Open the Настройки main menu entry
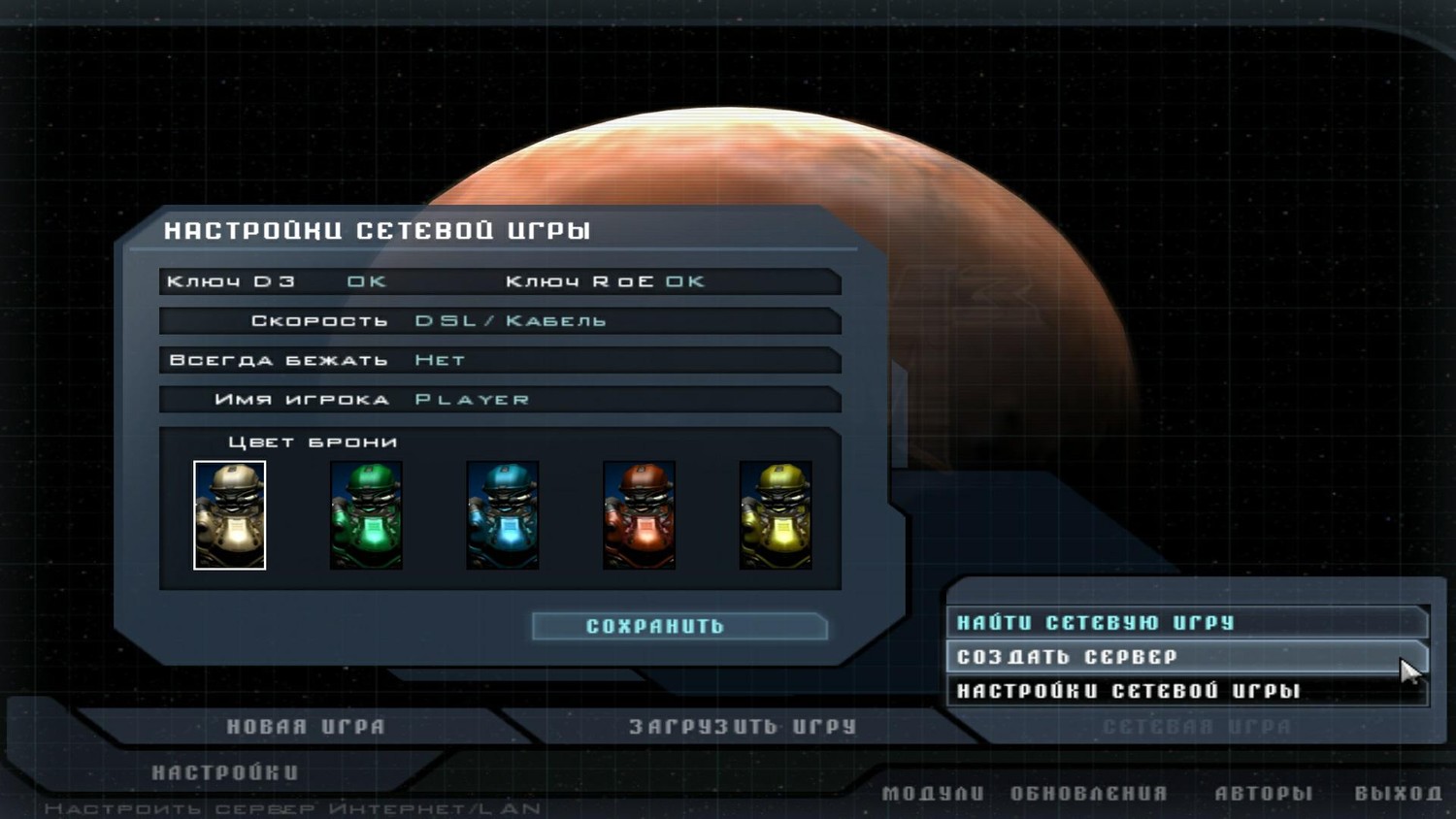This screenshot has height=819, width=1456. 225,772
